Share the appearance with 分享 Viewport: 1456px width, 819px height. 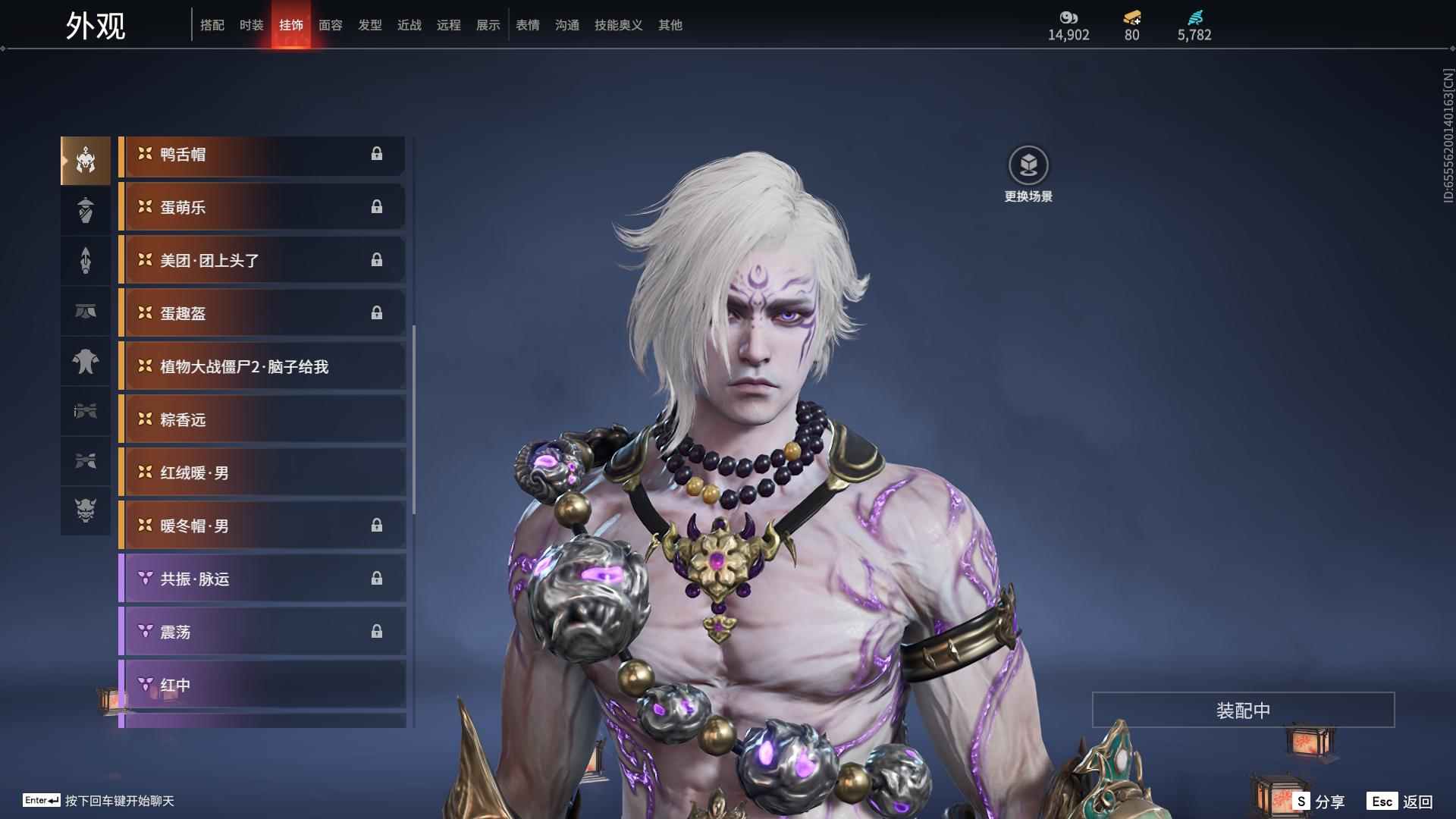click(1319, 801)
